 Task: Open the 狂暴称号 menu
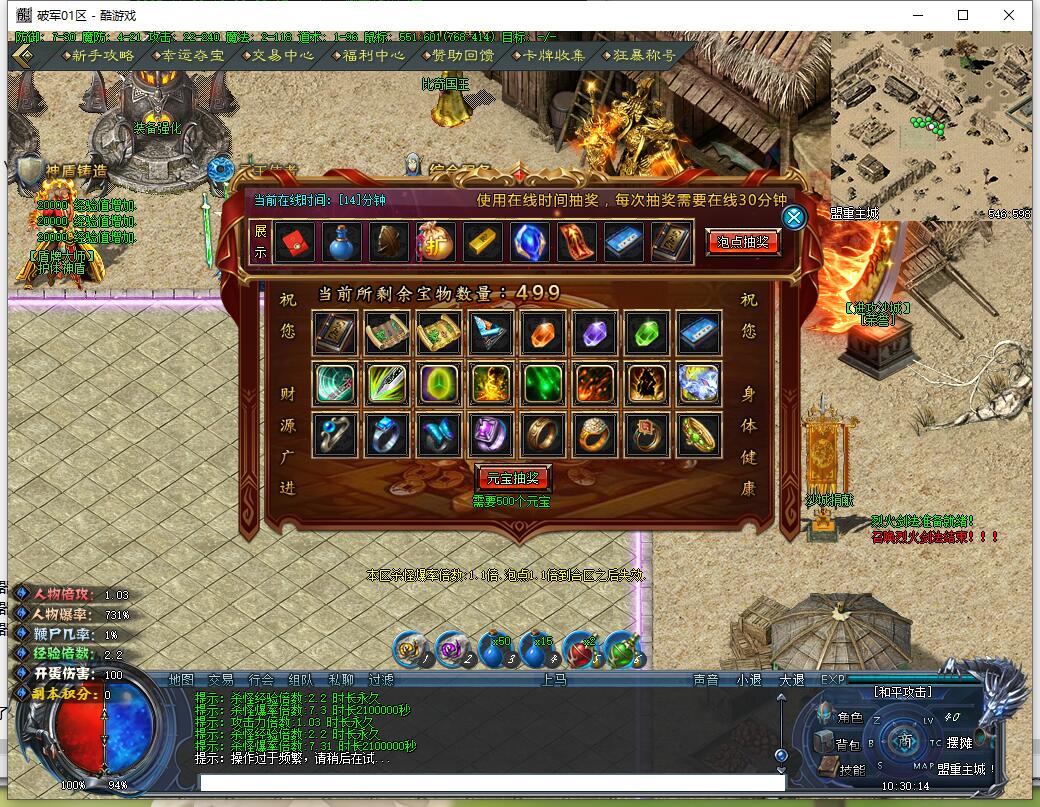click(x=638, y=55)
